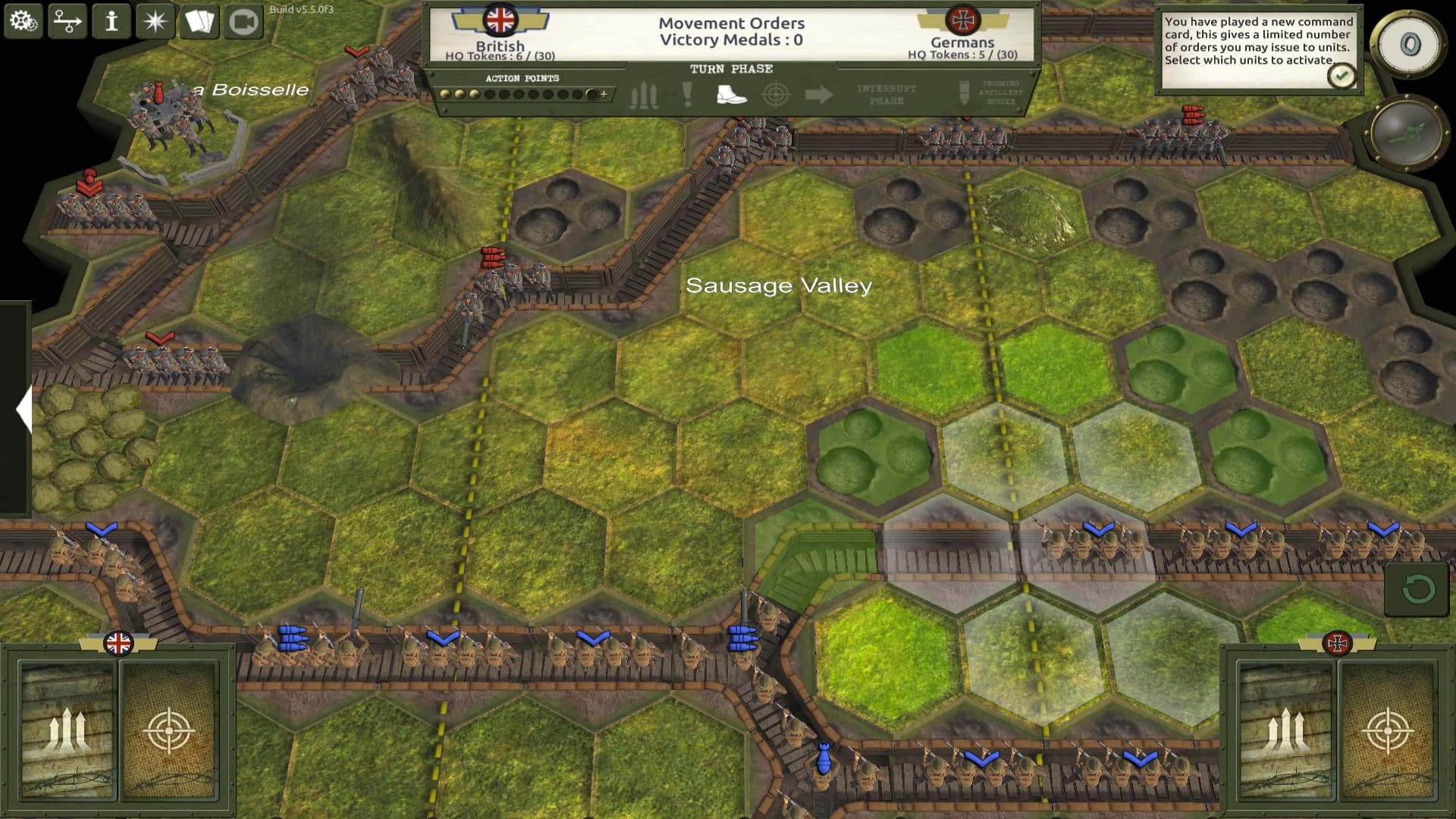Click the plus beside Action Points
Screen dimensions: 1456x819
[x=603, y=95]
